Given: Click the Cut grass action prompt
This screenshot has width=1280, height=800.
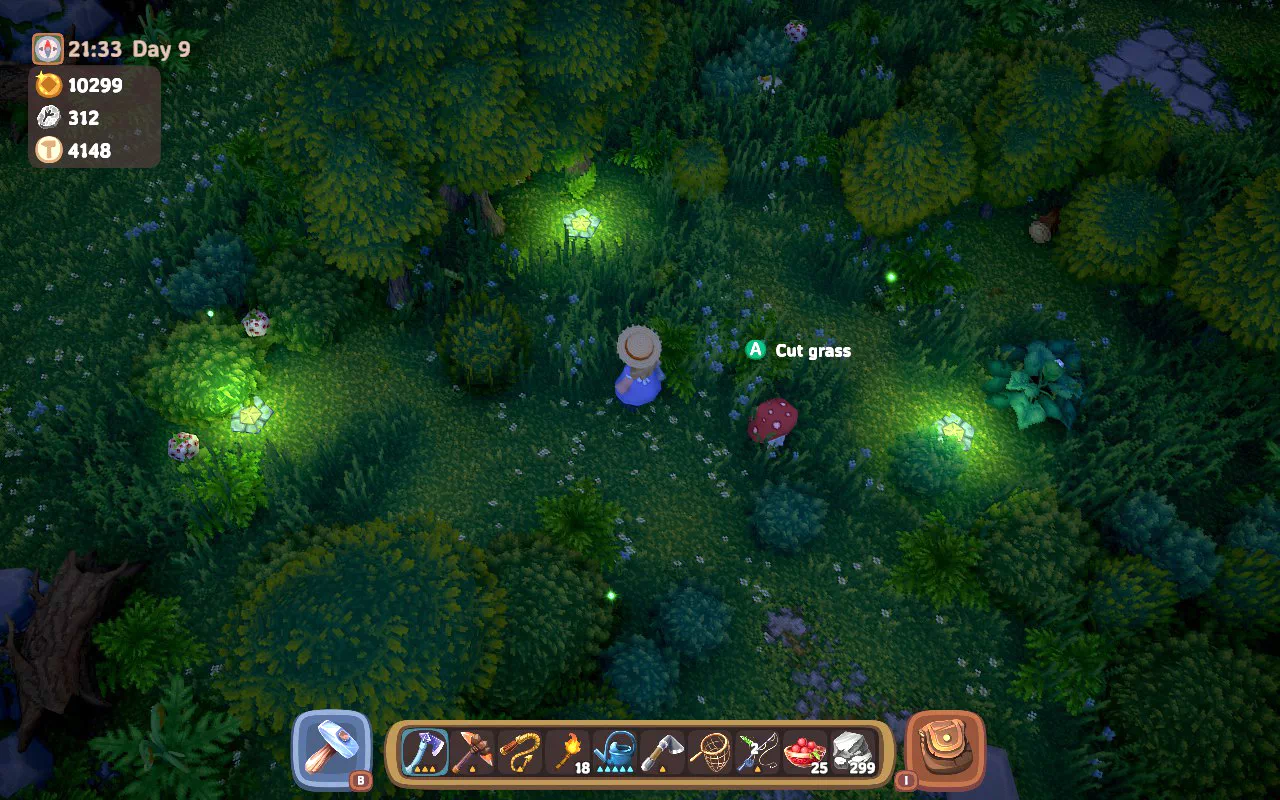Looking at the screenshot, I should (x=810, y=351).
